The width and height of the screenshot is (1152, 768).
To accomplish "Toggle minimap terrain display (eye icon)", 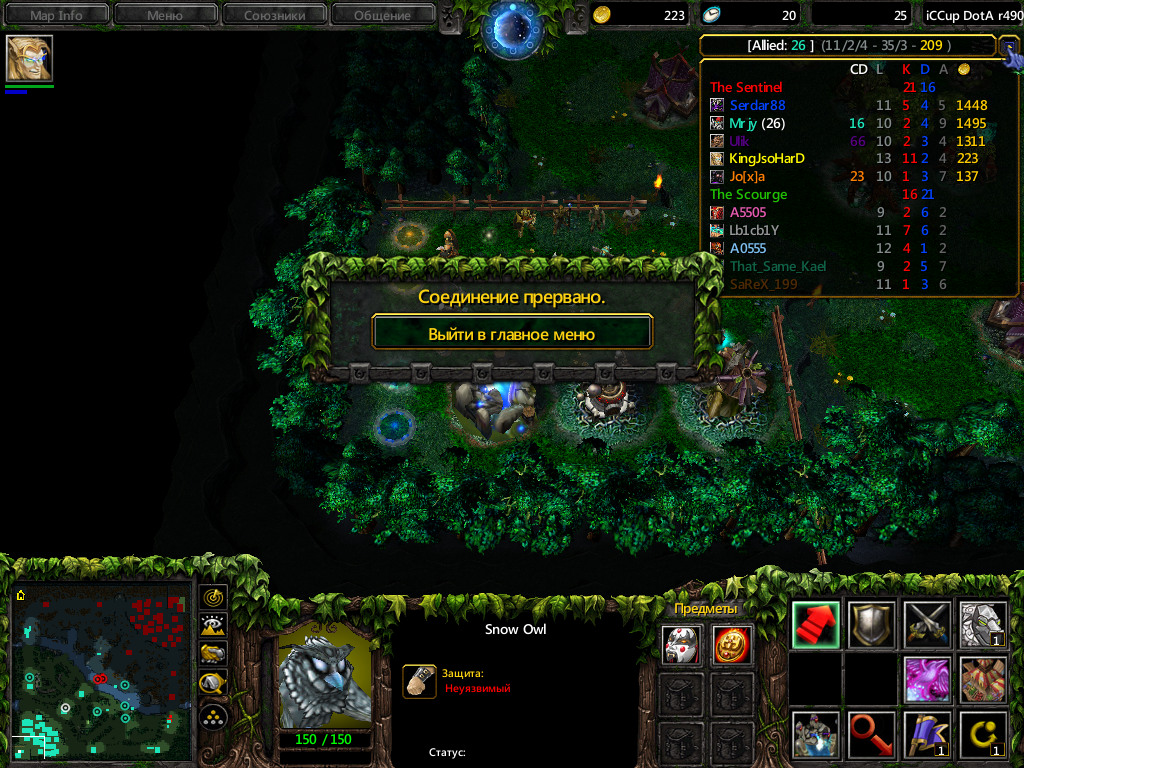I will pos(213,626).
